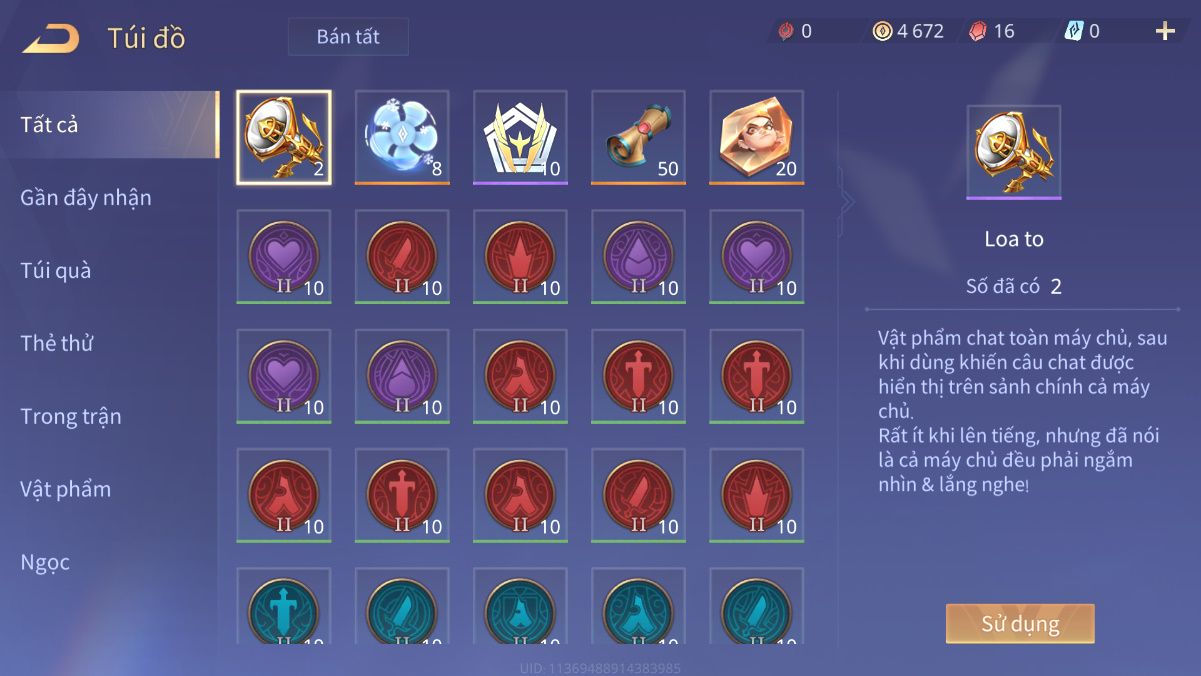Select the Loa to megaphone item slot

[x=284, y=138]
